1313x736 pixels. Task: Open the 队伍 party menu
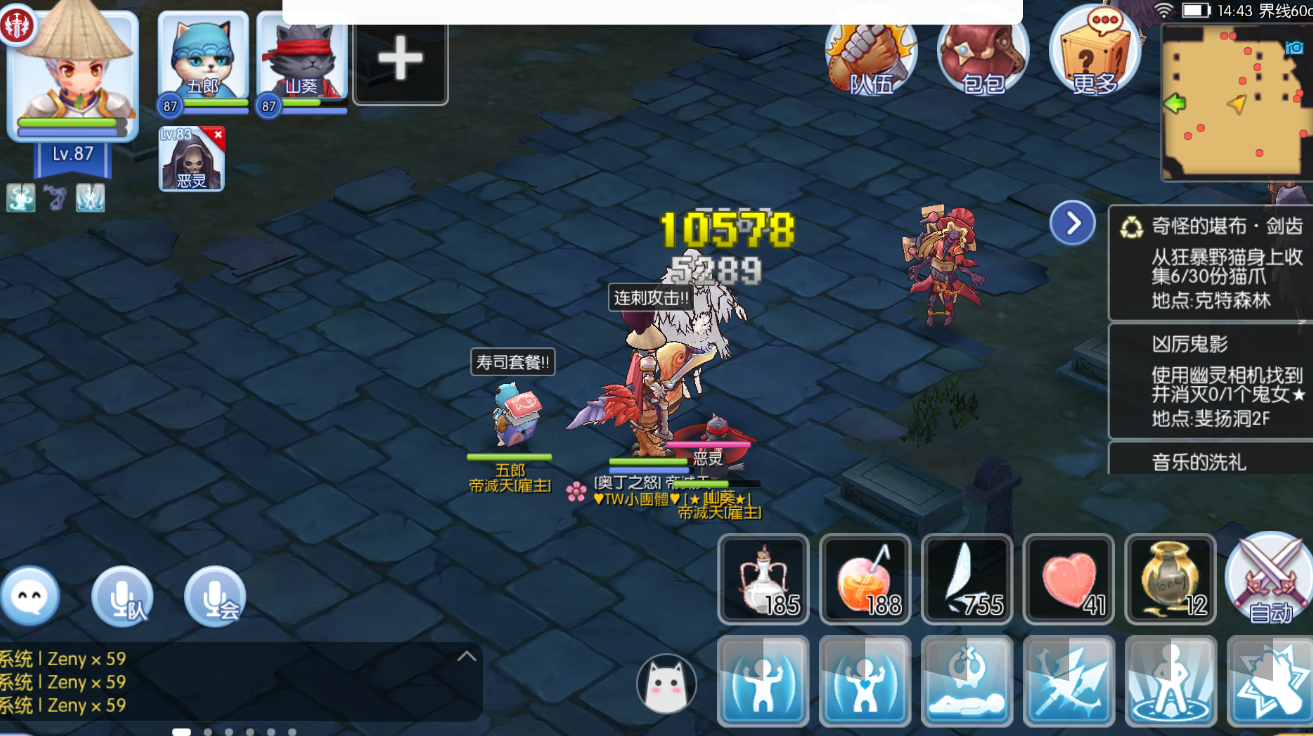[871, 52]
